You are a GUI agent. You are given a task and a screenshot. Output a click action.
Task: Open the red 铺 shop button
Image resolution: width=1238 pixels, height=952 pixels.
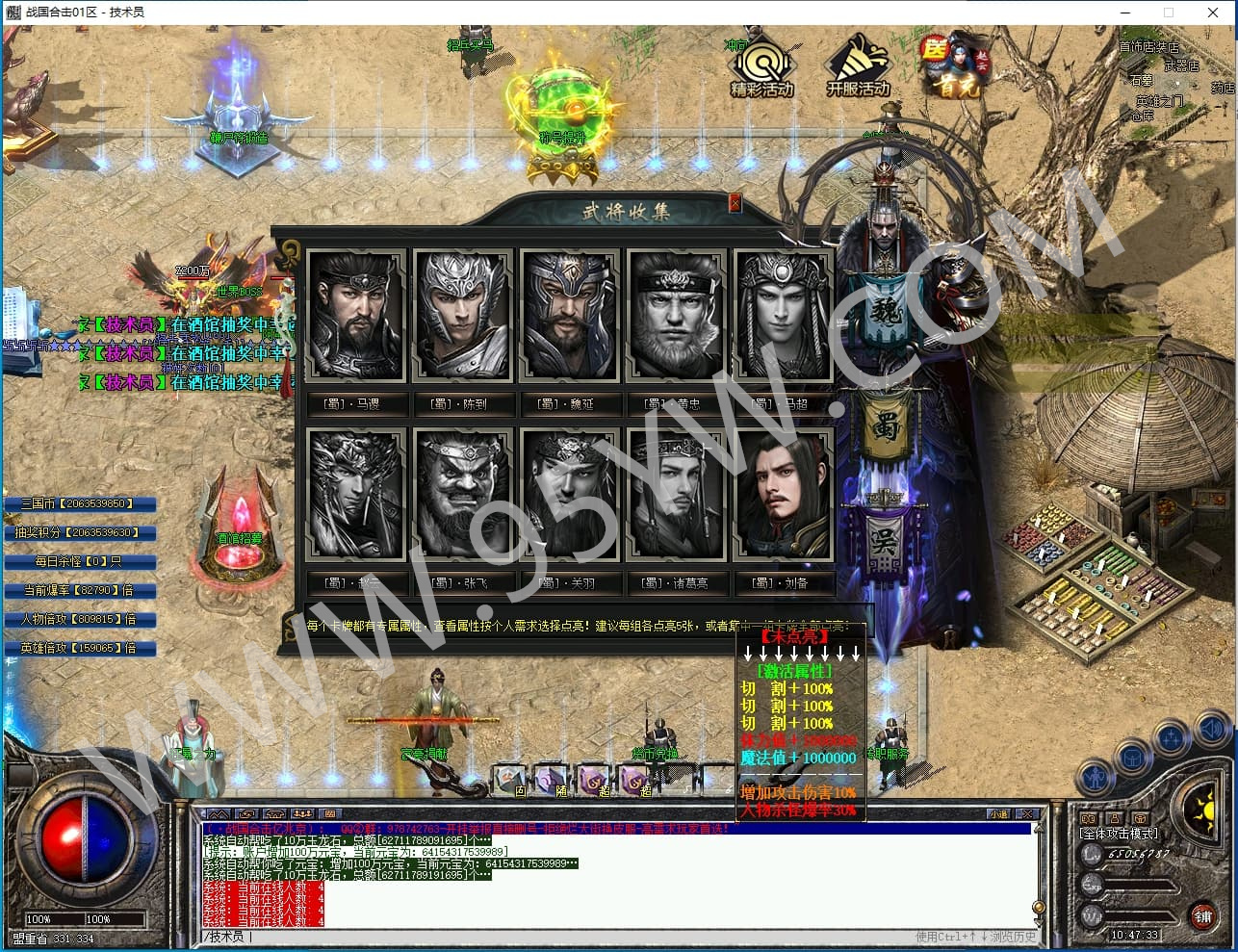pos(1203,915)
